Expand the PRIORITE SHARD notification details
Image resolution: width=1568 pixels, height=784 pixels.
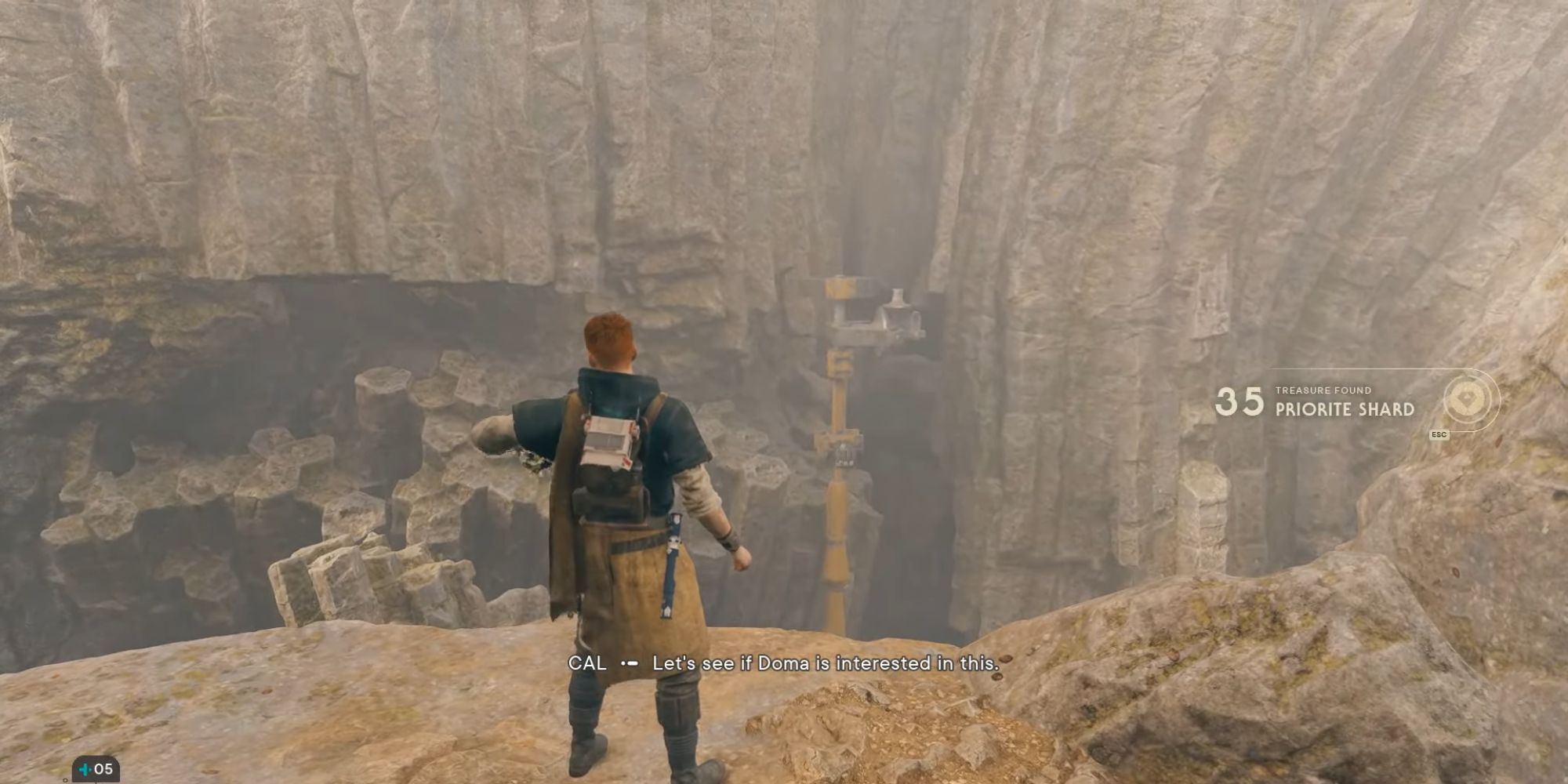(1345, 408)
